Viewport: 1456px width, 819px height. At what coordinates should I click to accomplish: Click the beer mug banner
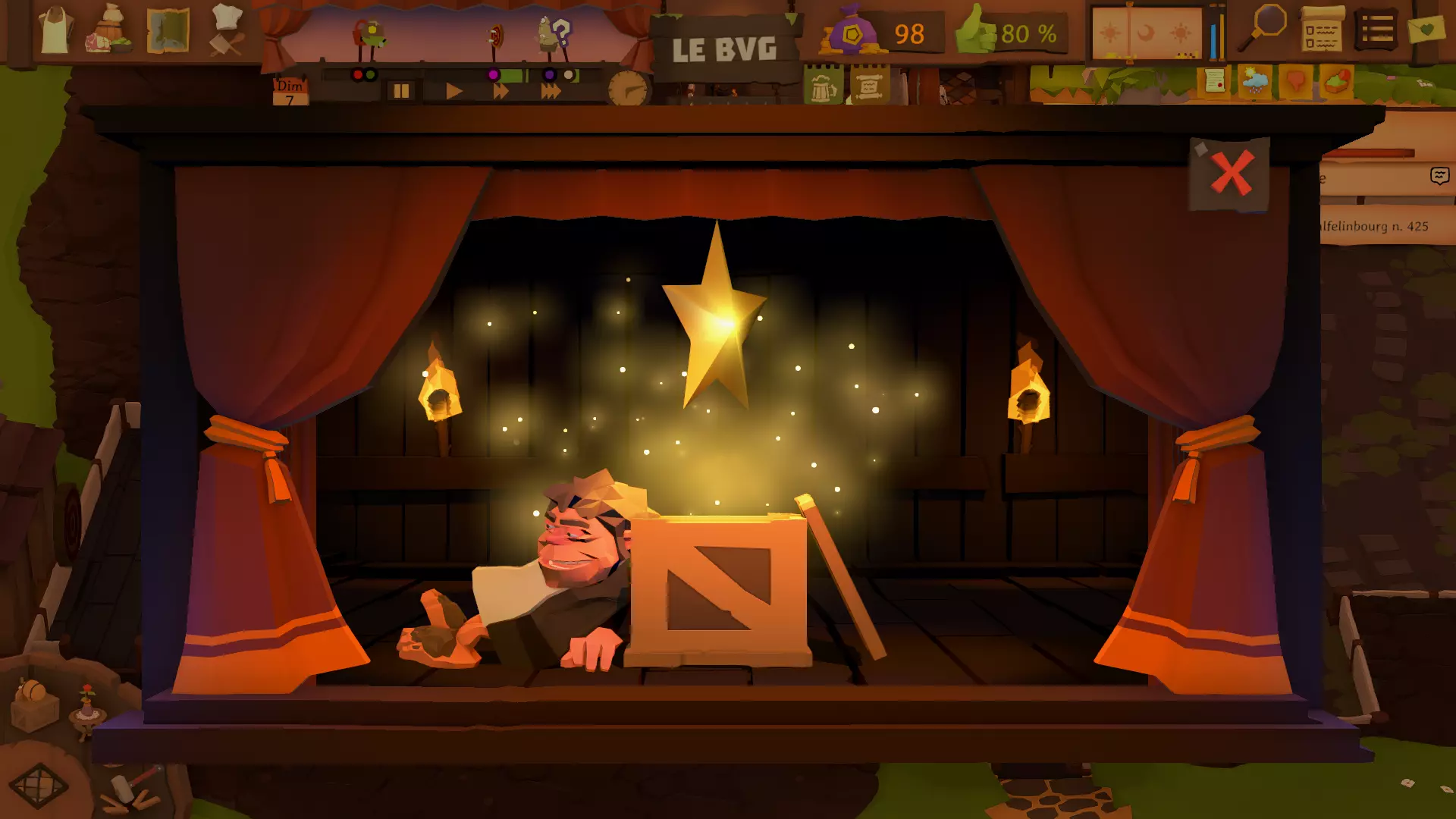pos(824,86)
